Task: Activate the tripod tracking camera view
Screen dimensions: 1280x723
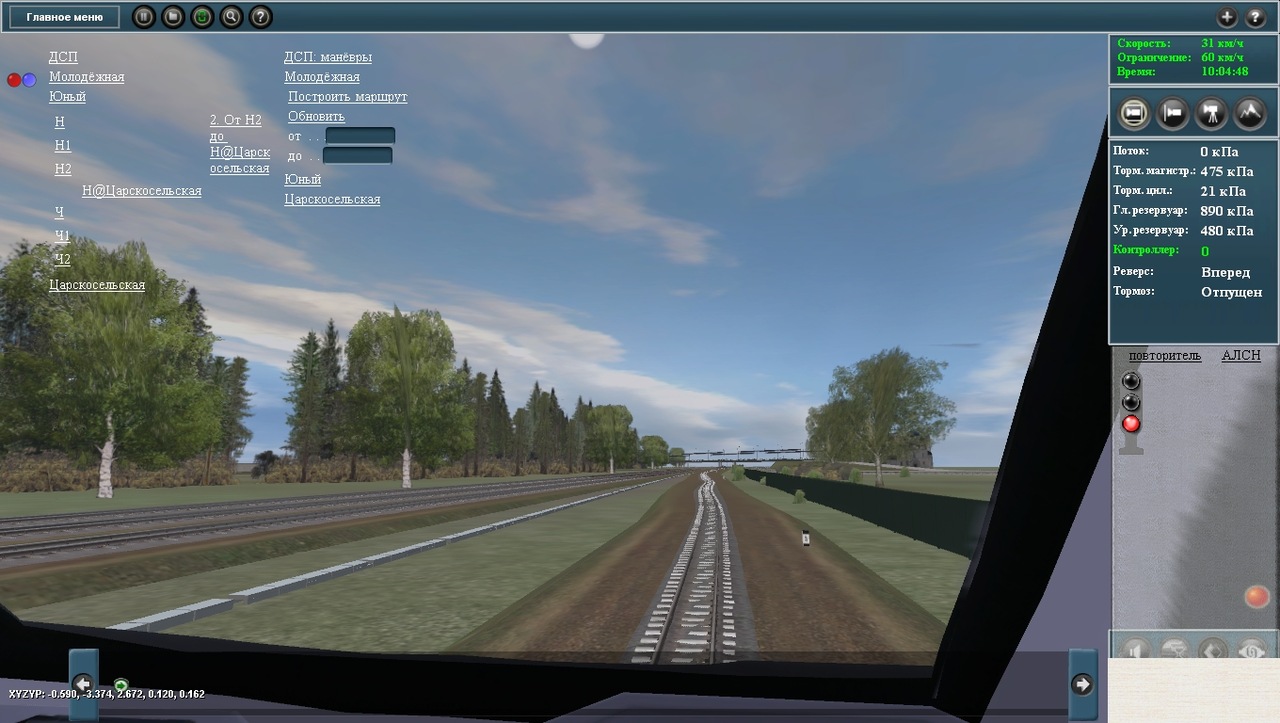Action: [x=1211, y=113]
